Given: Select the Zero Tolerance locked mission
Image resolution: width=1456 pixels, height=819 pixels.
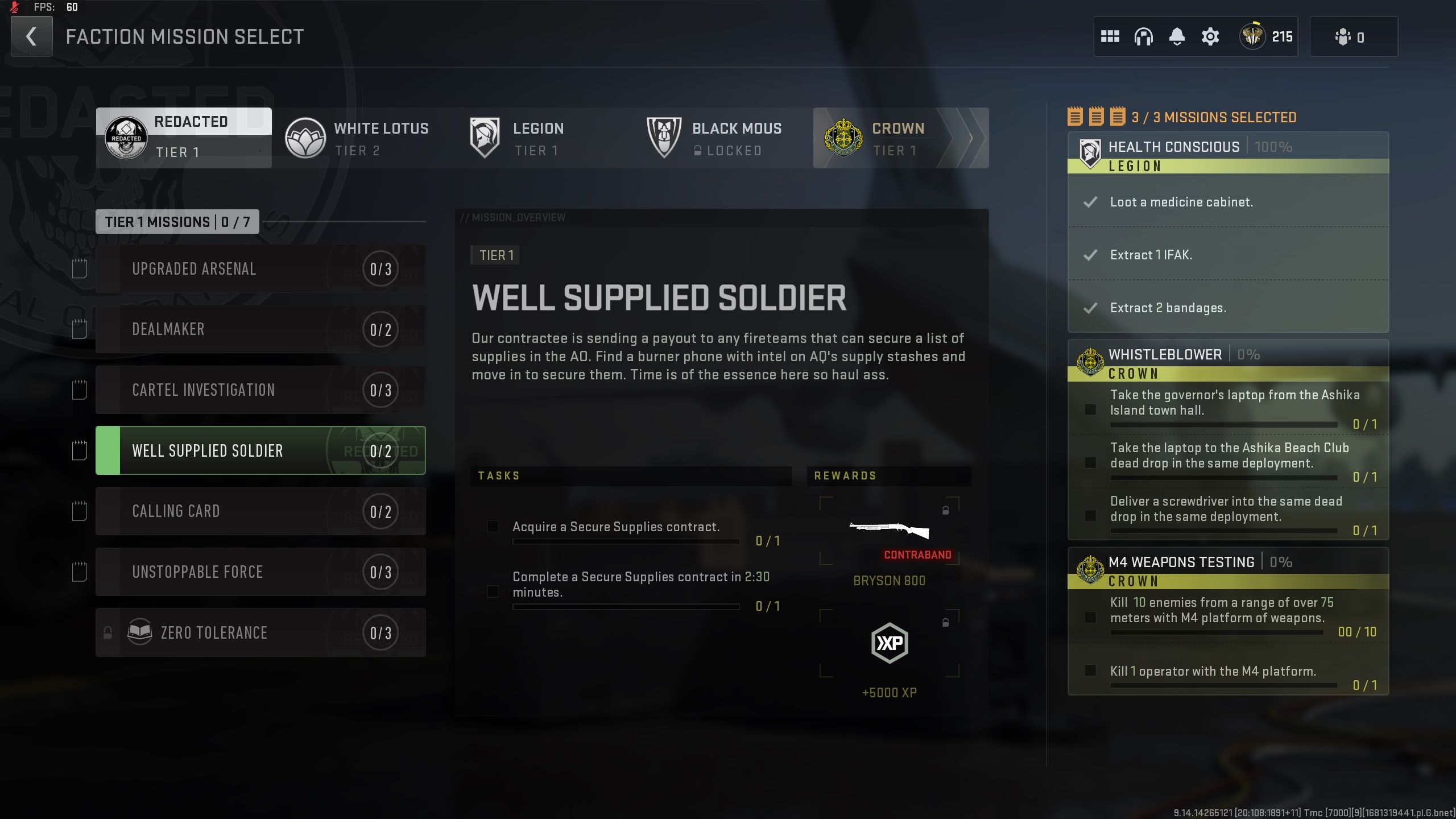Looking at the screenshot, I should [x=261, y=632].
